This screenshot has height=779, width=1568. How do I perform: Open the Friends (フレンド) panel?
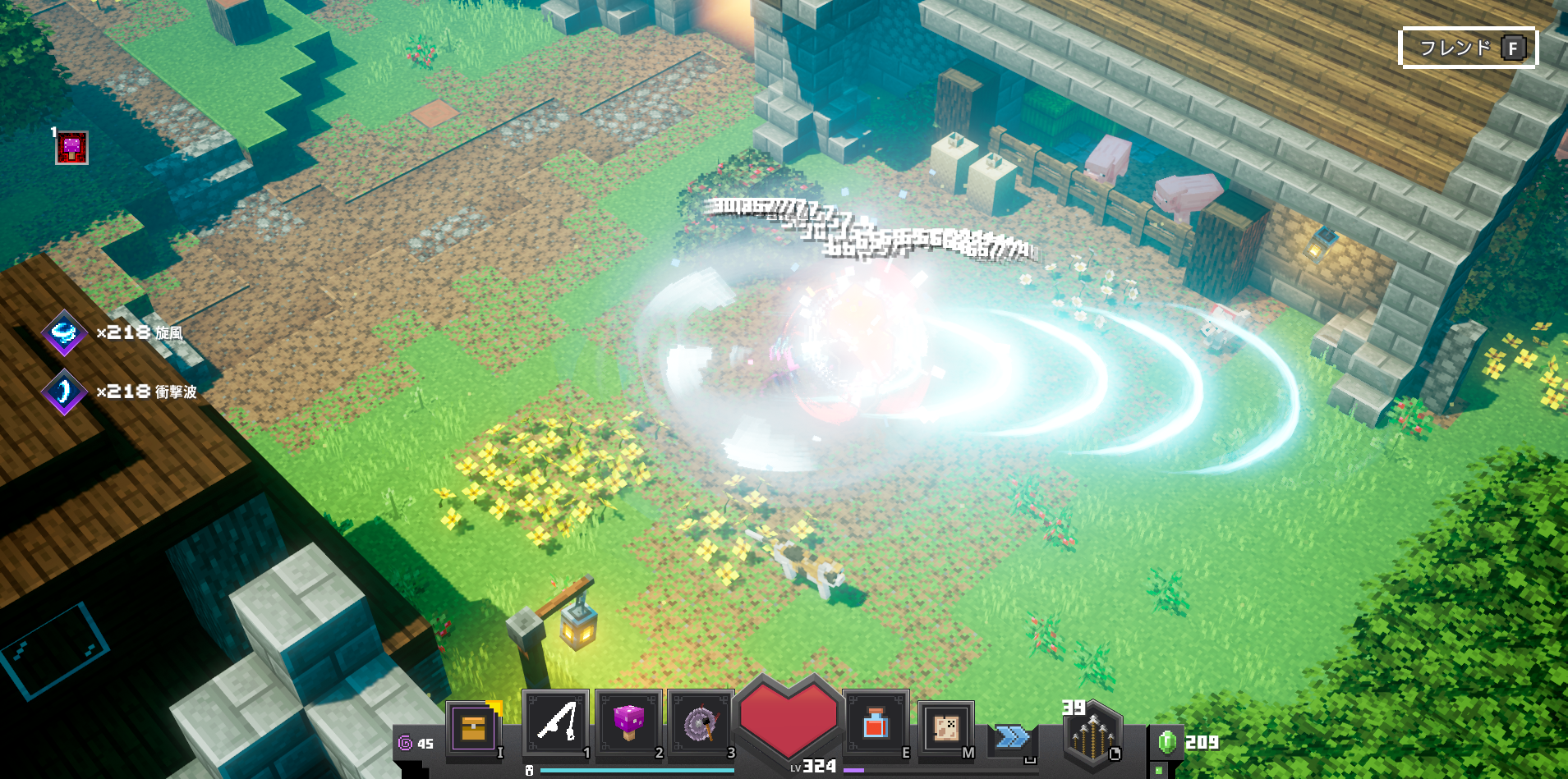click(1467, 48)
